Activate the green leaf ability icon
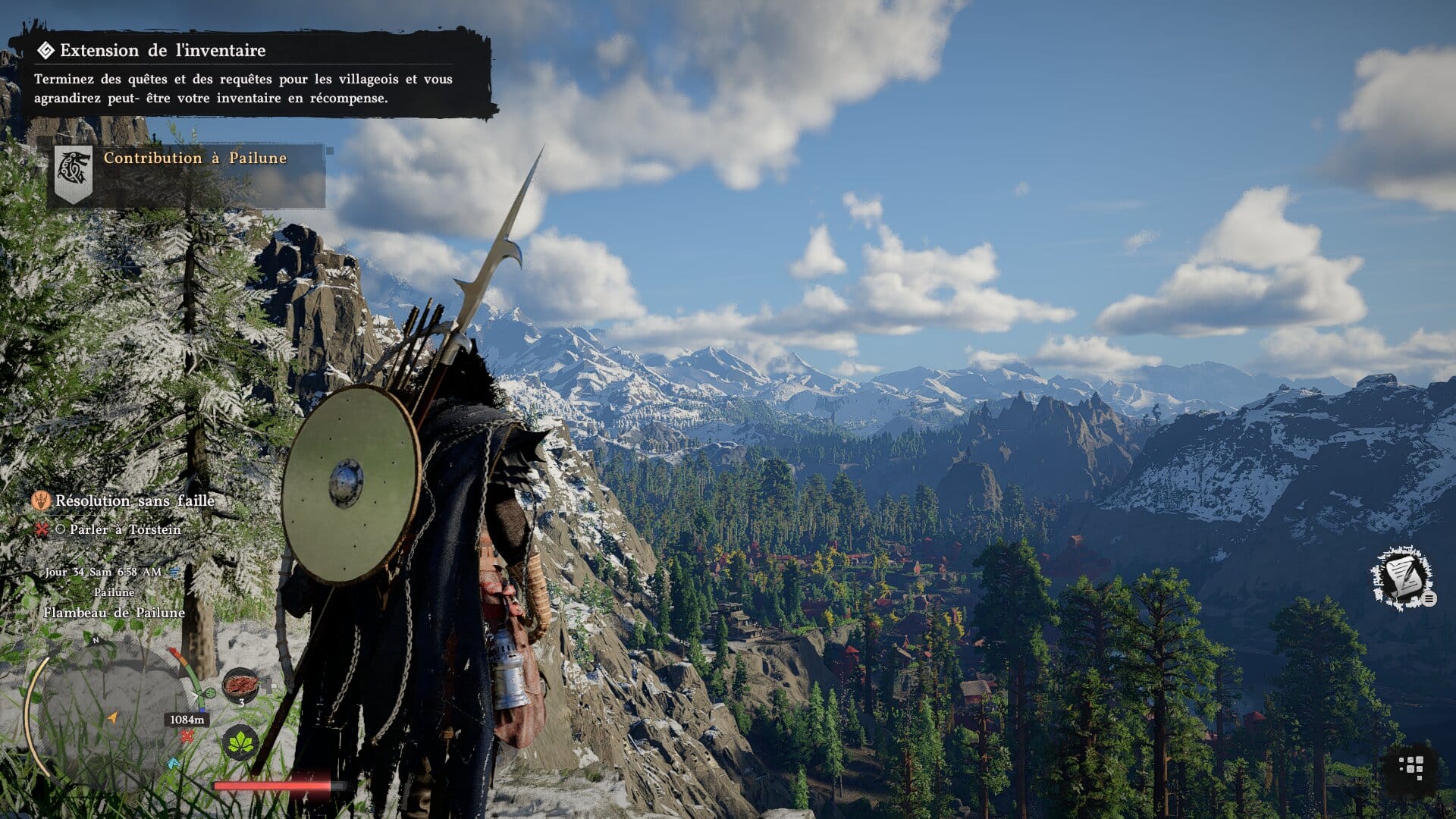The height and width of the screenshot is (819, 1456). pyautogui.click(x=240, y=742)
